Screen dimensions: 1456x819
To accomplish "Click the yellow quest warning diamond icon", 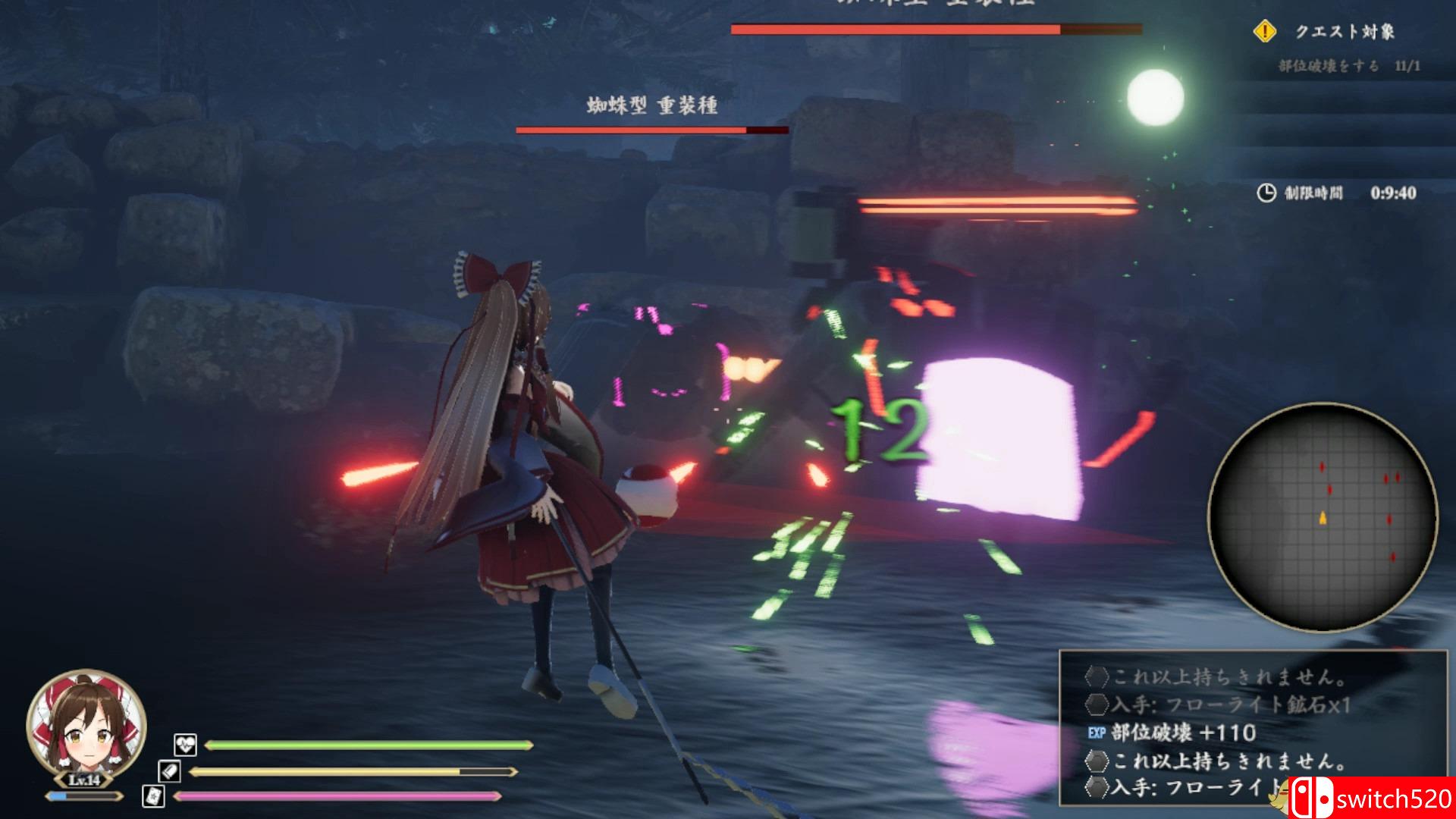I will coord(1266,32).
